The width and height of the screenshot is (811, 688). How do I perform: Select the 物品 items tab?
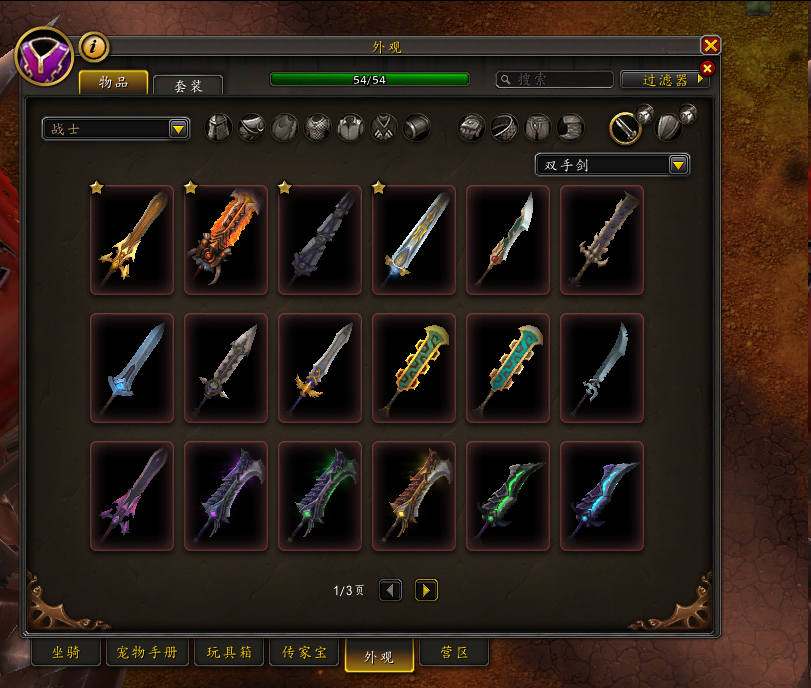pyautogui.click(x=113, y=83)
